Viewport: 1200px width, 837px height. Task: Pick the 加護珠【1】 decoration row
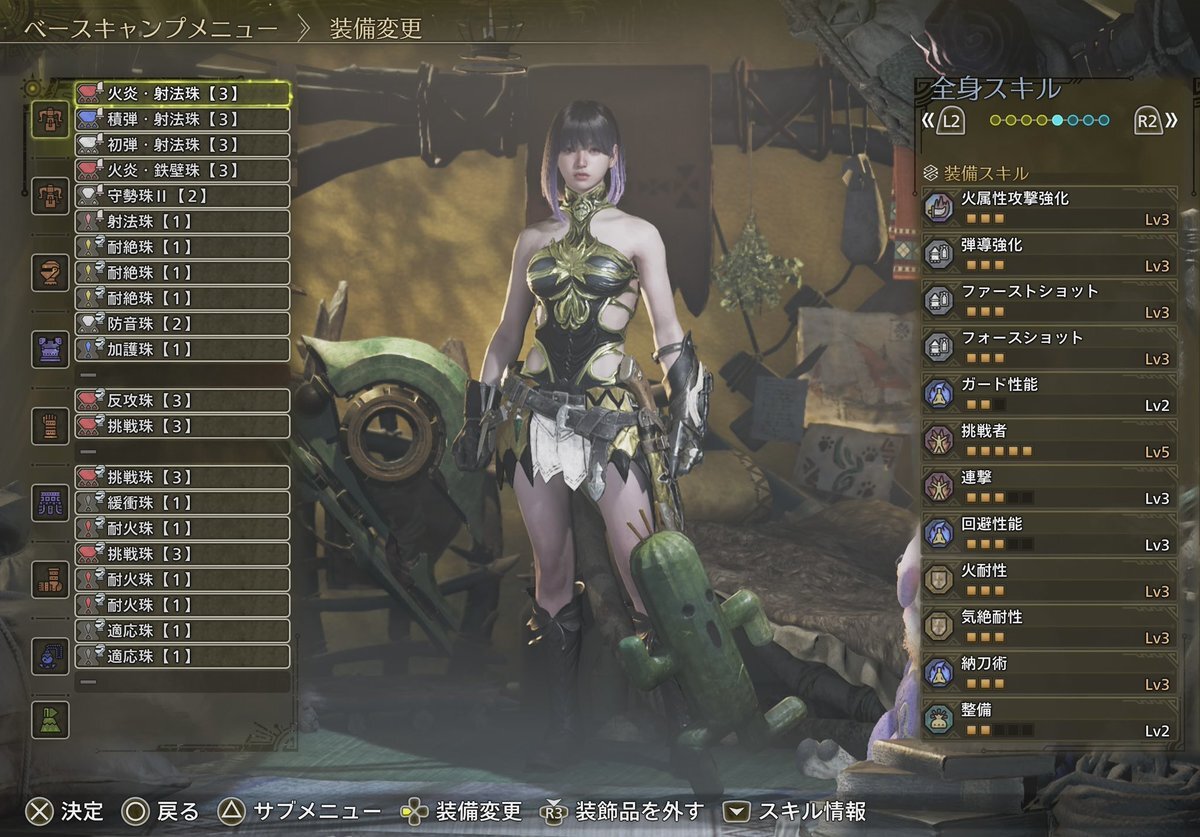pos(182,349)
